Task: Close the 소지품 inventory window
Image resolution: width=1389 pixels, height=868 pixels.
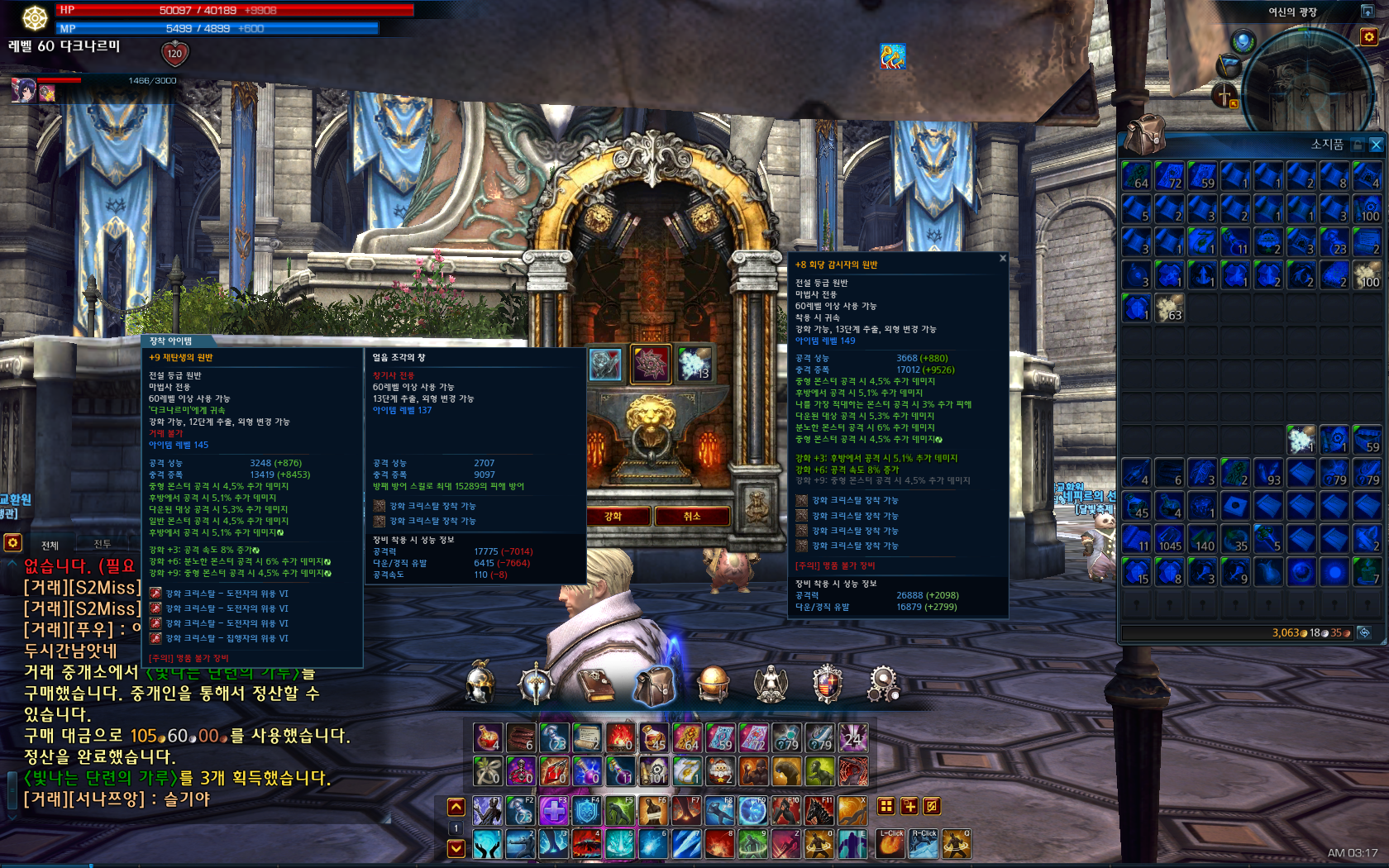Action: point(1376,145)
